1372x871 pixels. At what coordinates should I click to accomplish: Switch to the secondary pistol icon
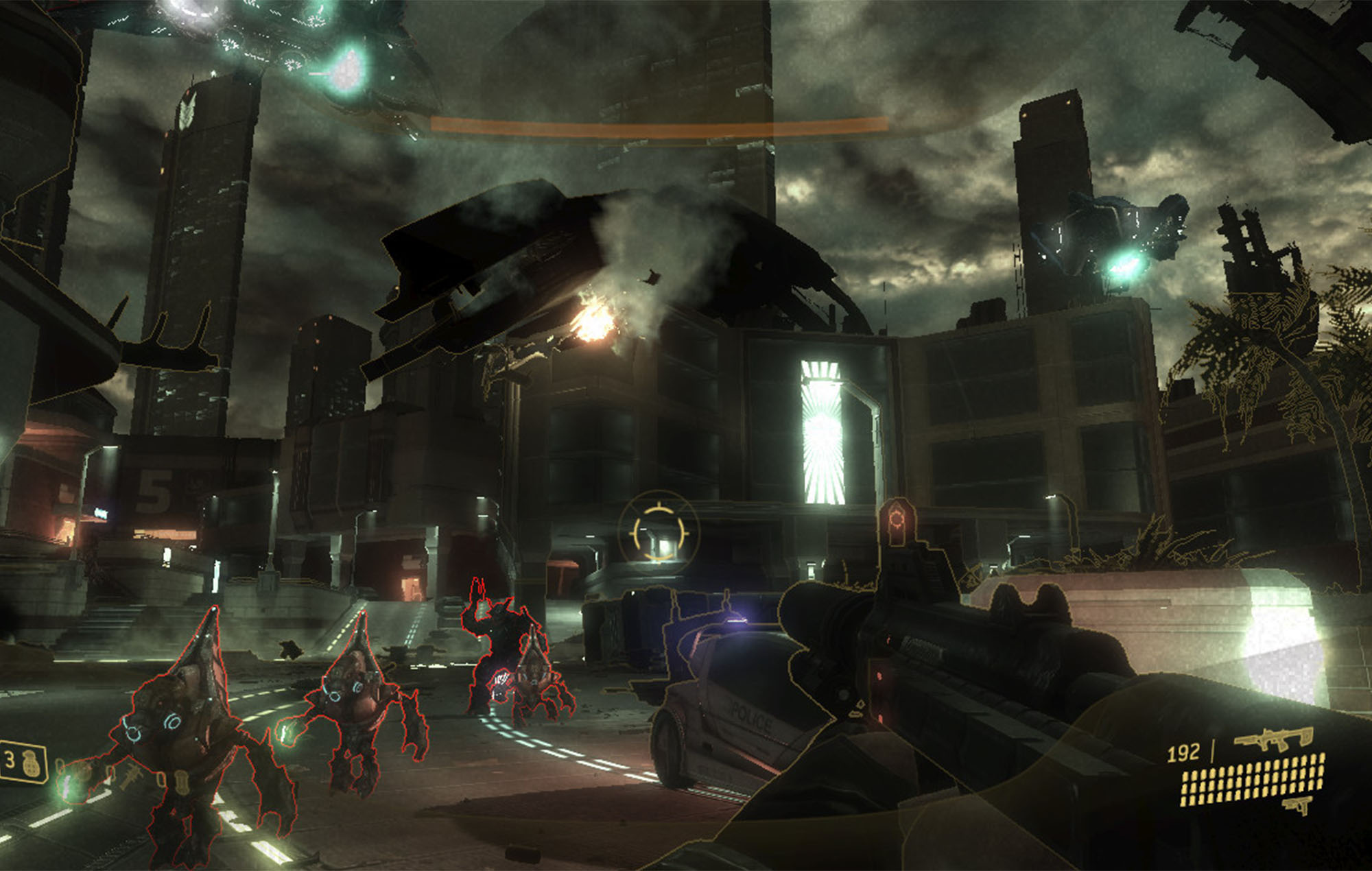click(x=1296, y=805)
